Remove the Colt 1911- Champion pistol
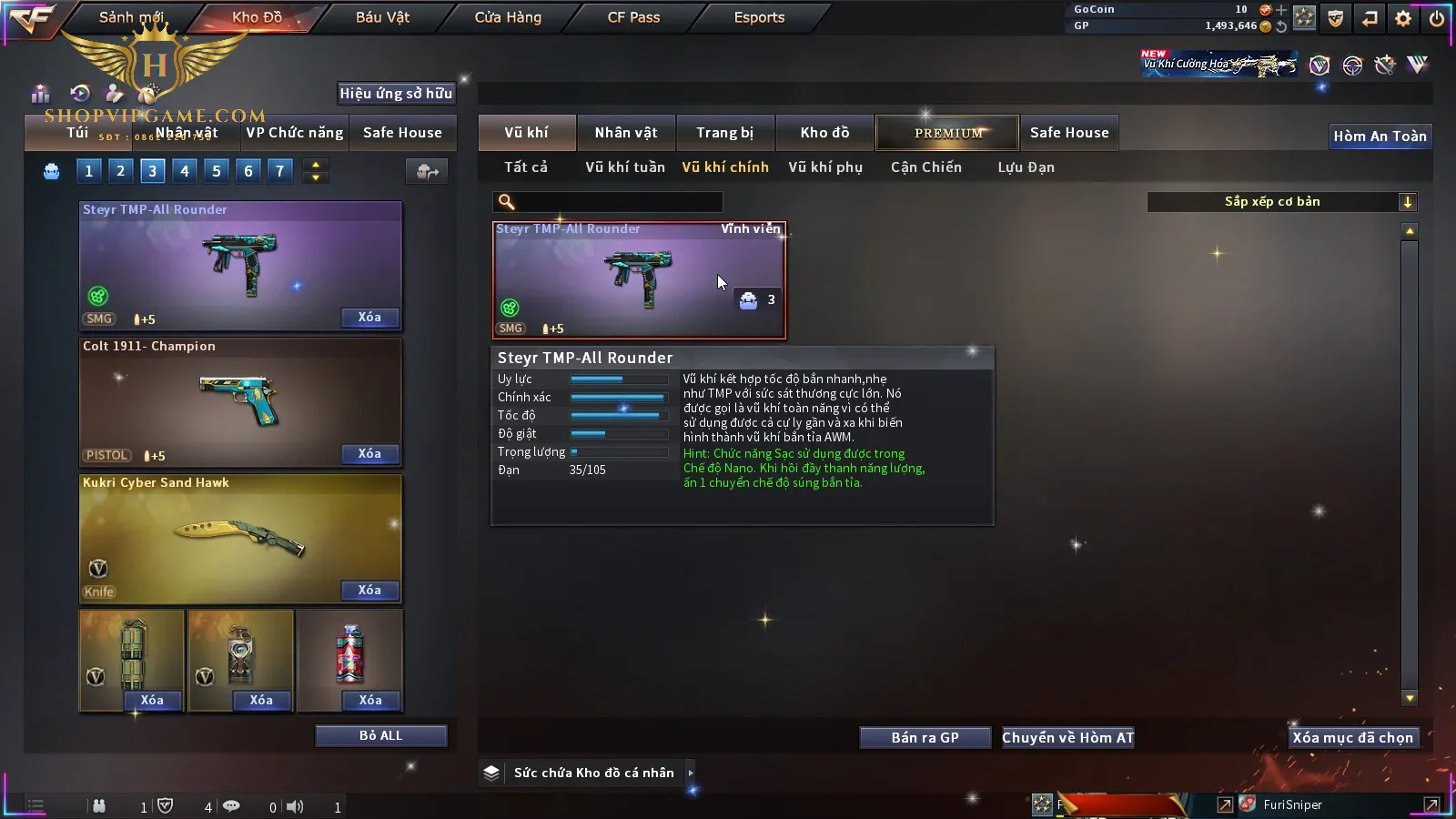This screenshot has width=1456, height=819. [x=369, y=454]
